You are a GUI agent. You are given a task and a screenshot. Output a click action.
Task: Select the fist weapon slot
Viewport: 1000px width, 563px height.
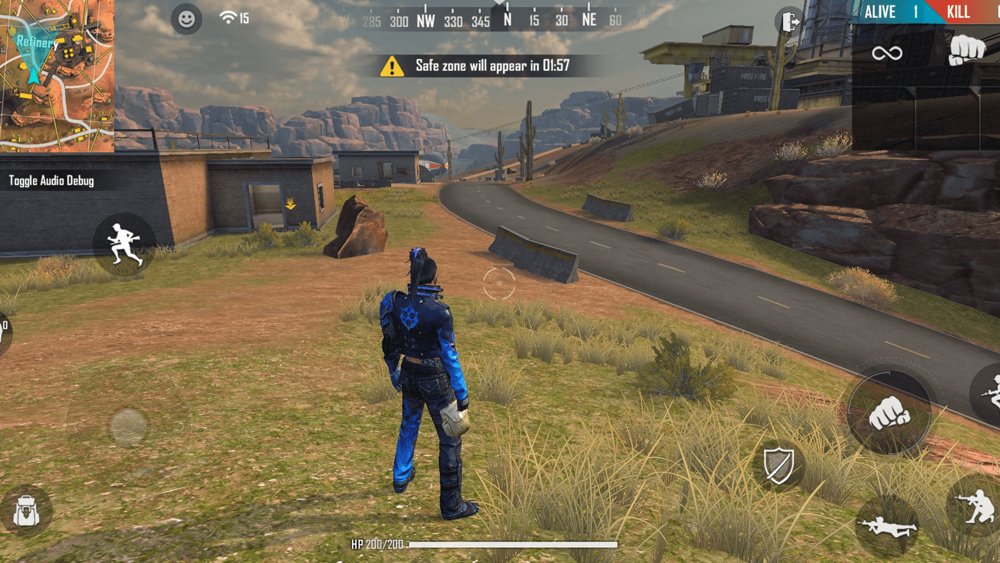click(966, 50)
